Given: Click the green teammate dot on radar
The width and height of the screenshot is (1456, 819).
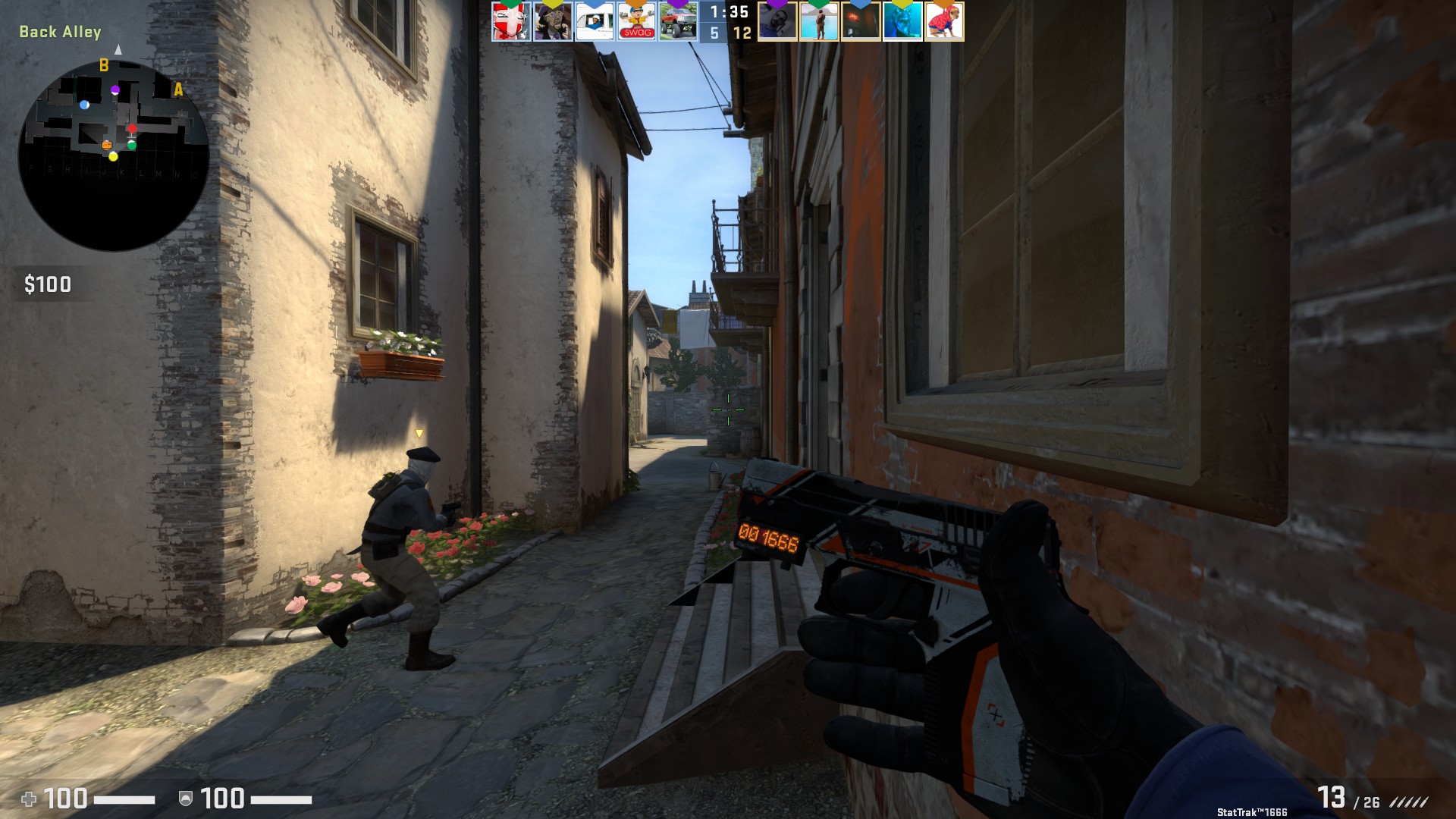Looking at the screenshot, I should point(131,145).
